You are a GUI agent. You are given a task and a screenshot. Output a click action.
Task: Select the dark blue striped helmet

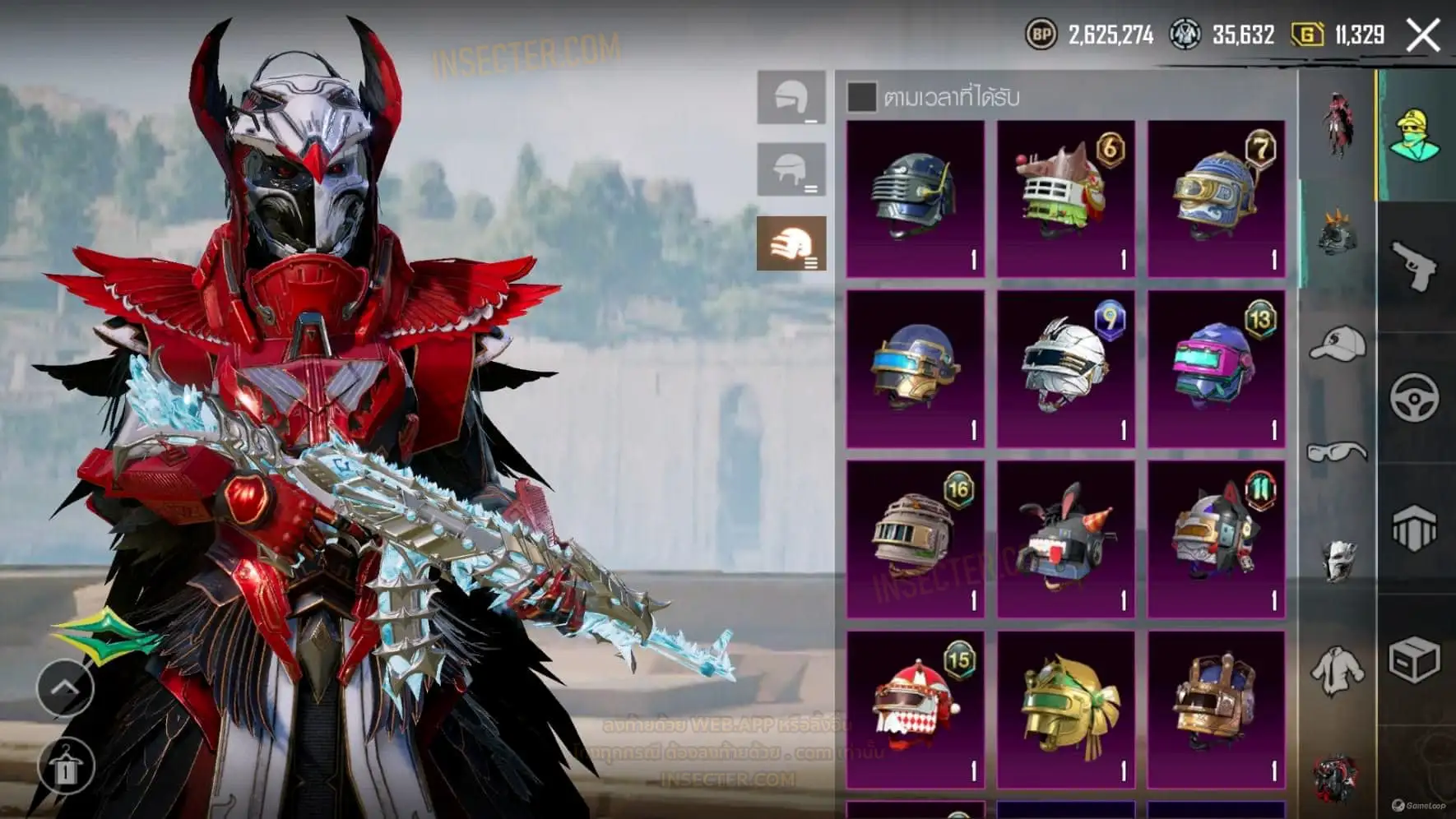(x=915, y=198)
